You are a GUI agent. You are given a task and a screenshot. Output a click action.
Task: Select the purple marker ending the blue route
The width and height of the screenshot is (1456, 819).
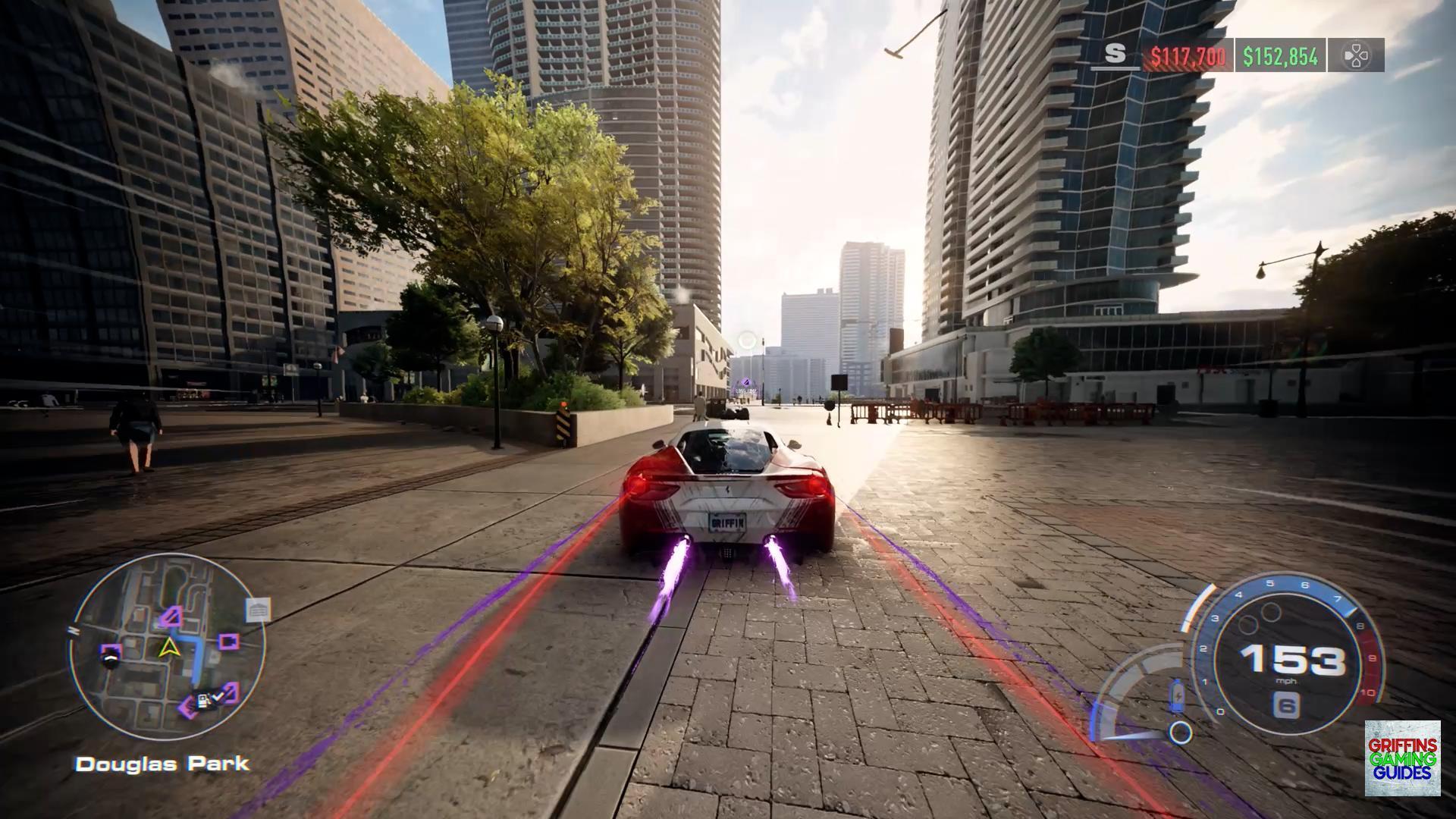[173, 615]
